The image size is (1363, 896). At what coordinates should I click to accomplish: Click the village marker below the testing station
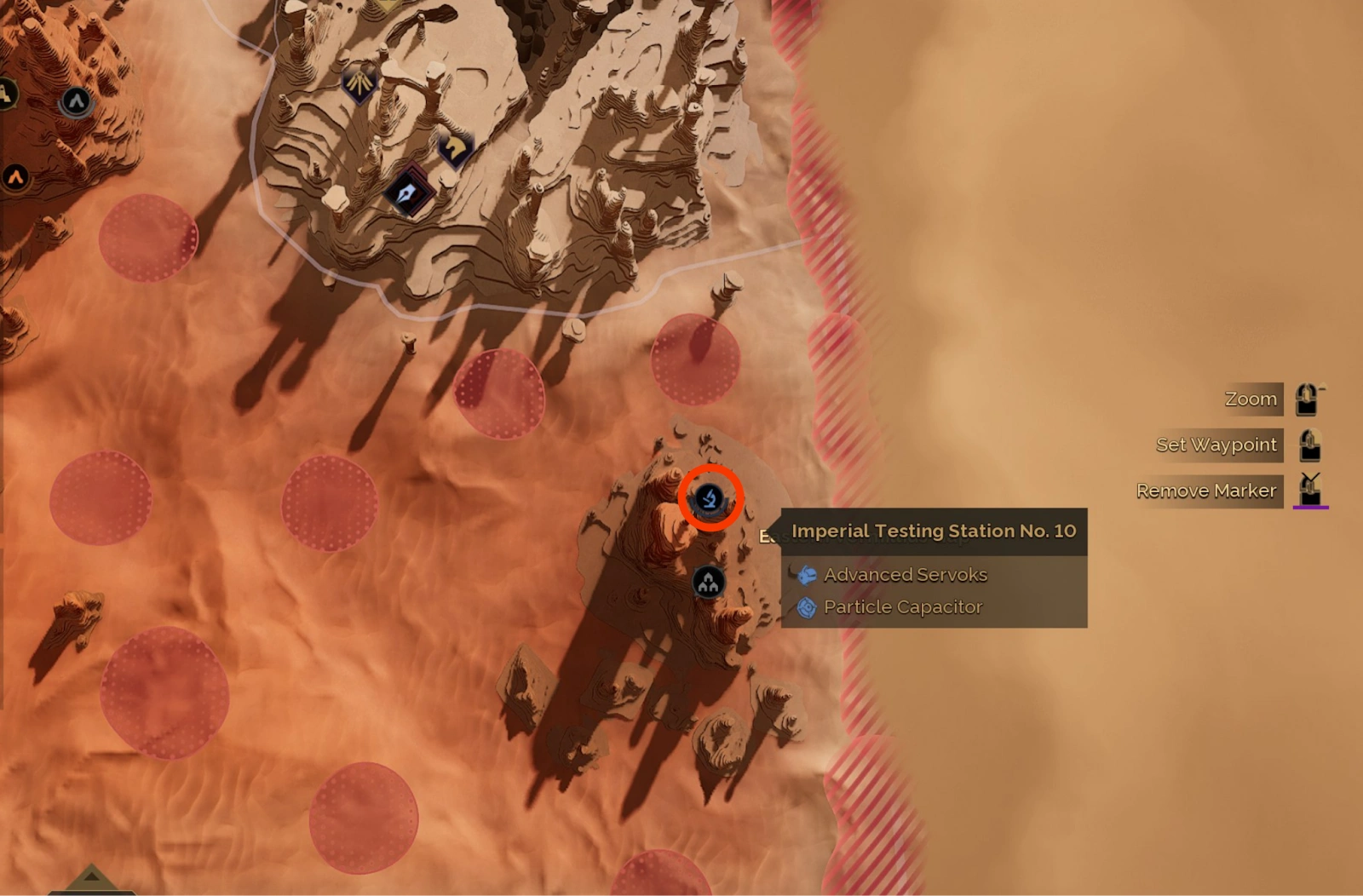click(x=710, y=581)
